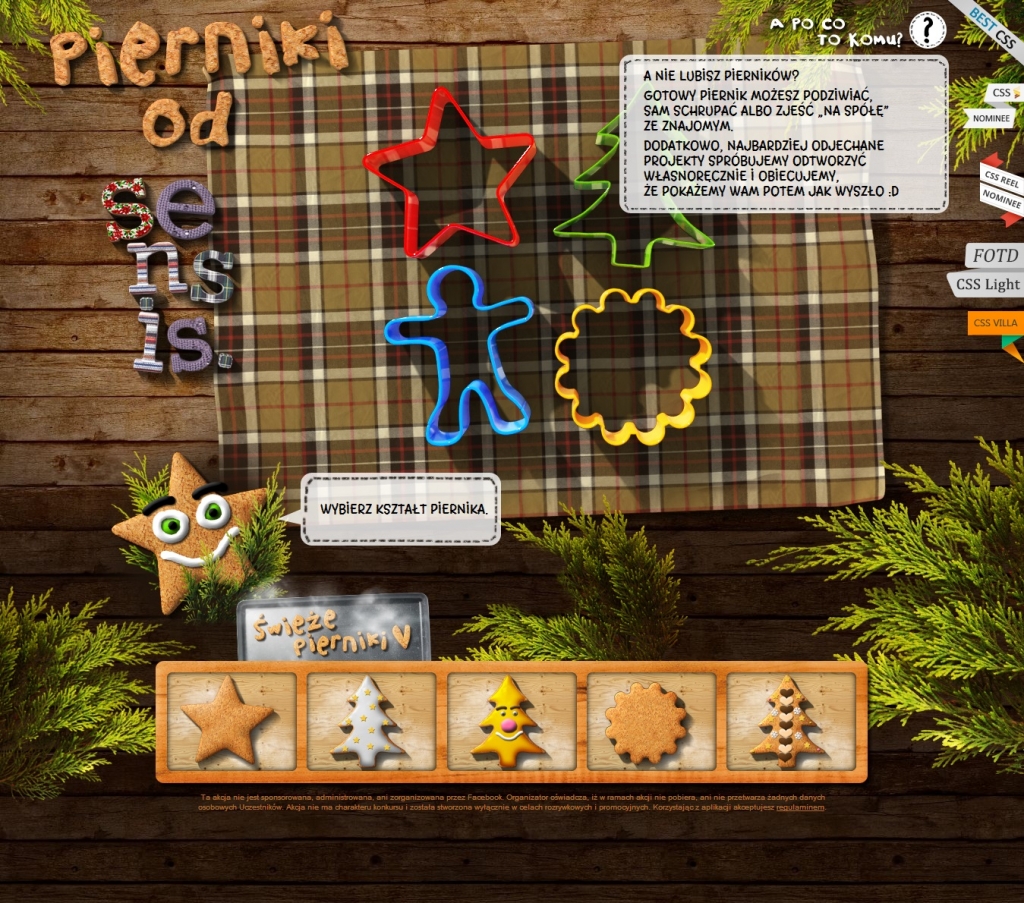View the plain star gingerbread thumbnail
The image size is (1024, 903).
pos(231,720)
